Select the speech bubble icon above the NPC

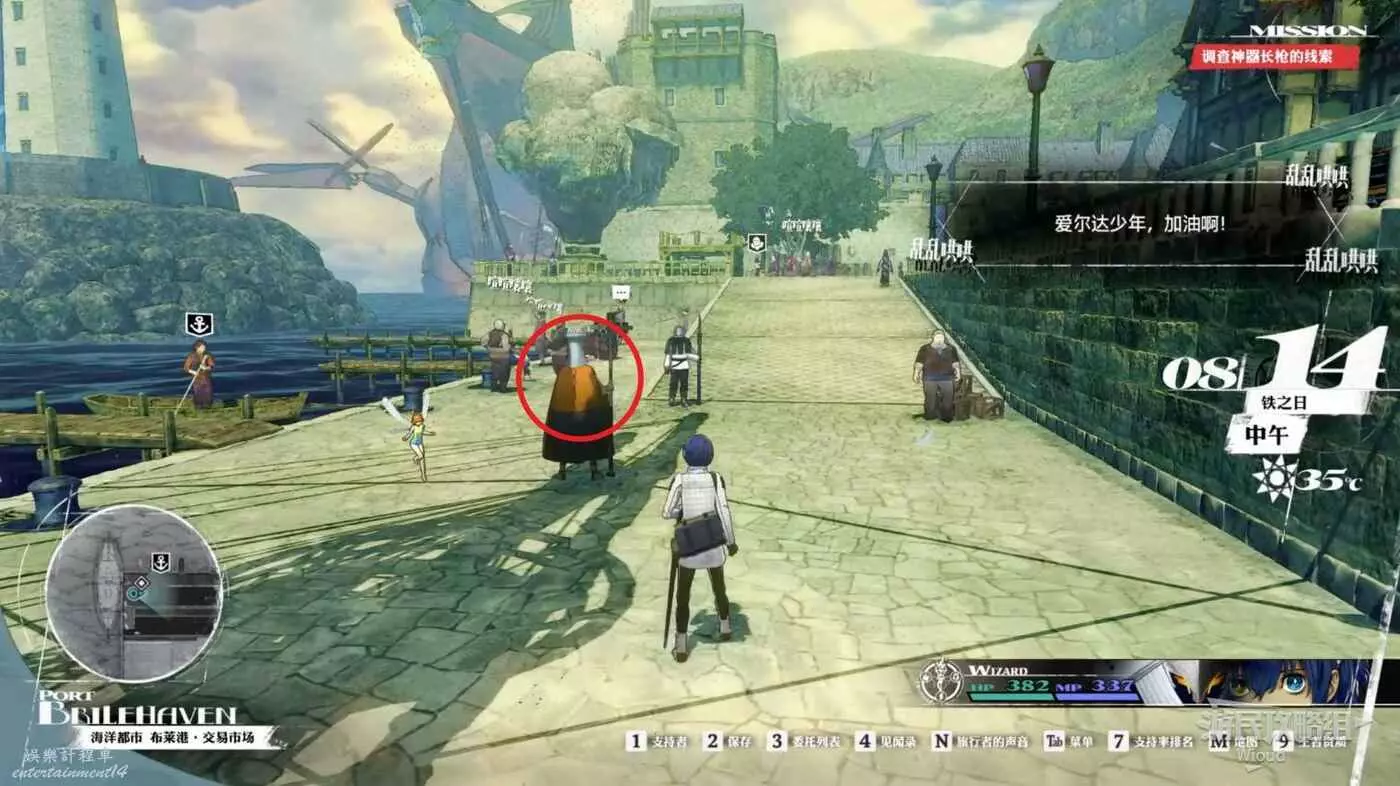click(620, 292)
